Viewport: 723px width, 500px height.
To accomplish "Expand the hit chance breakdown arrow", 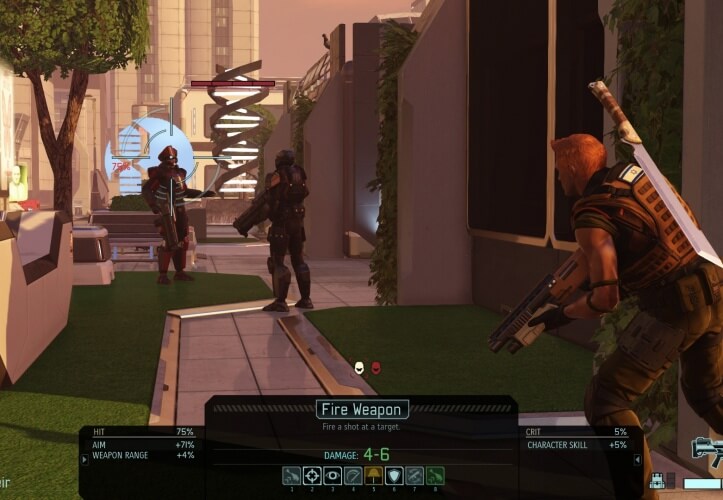I will [84, 459].
